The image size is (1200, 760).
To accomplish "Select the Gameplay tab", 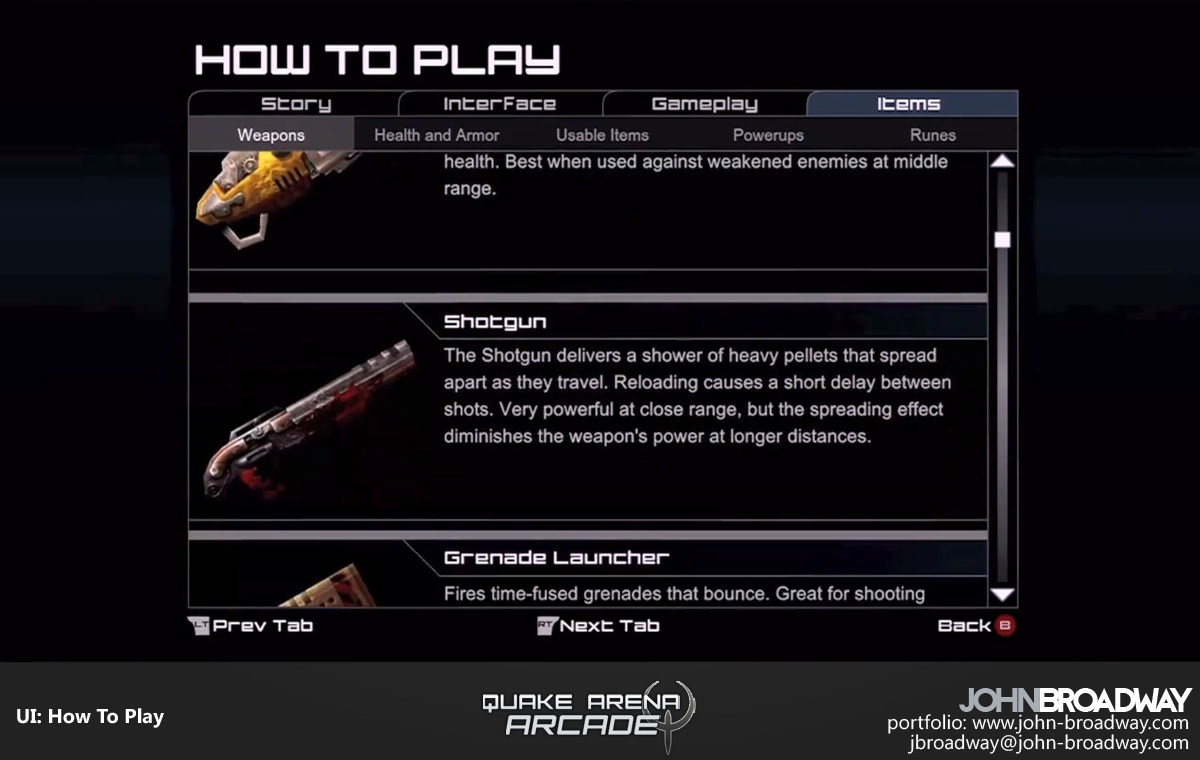I will pos(704,104).
